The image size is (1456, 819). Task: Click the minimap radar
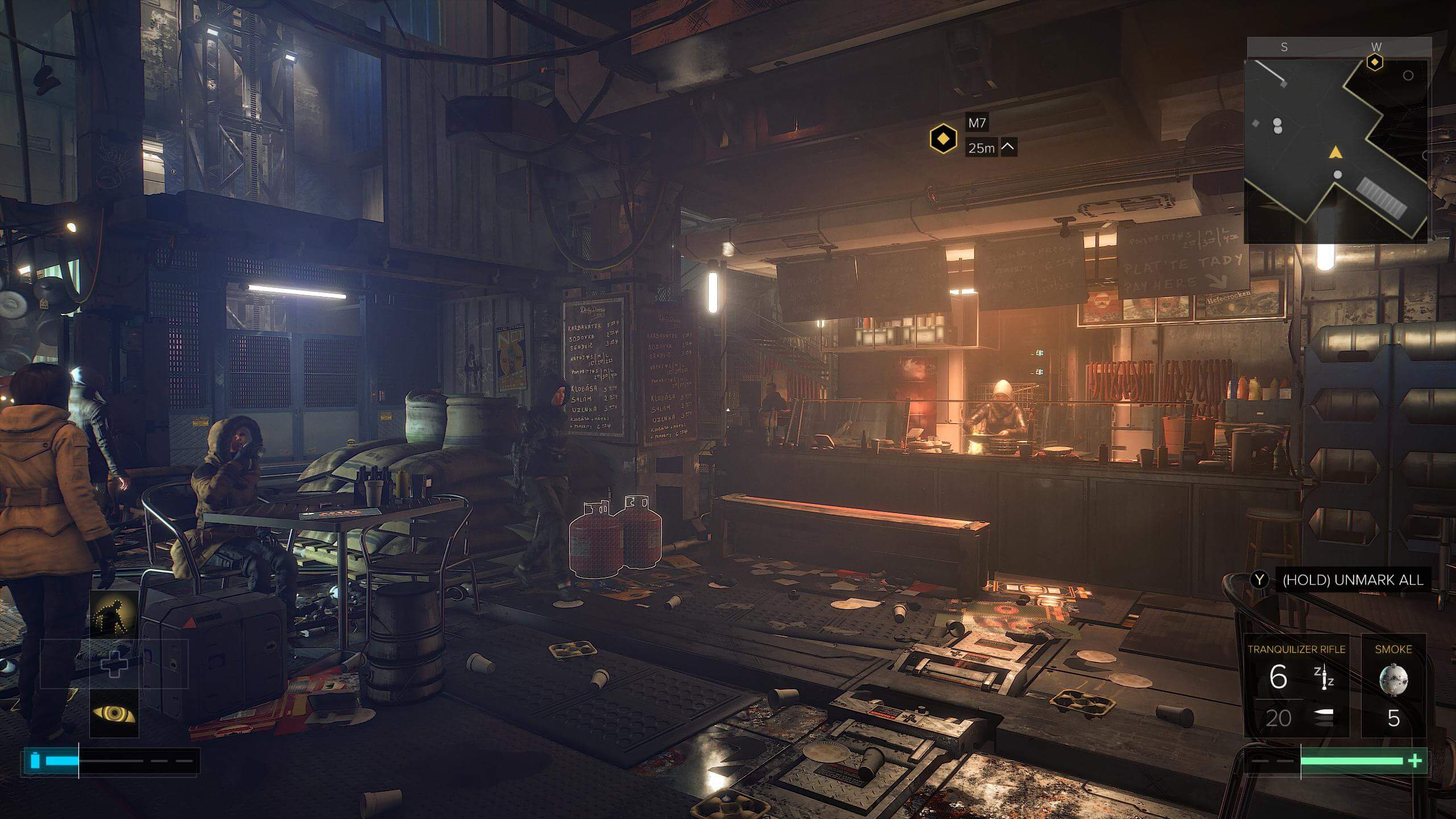[x=1337, y=151]
